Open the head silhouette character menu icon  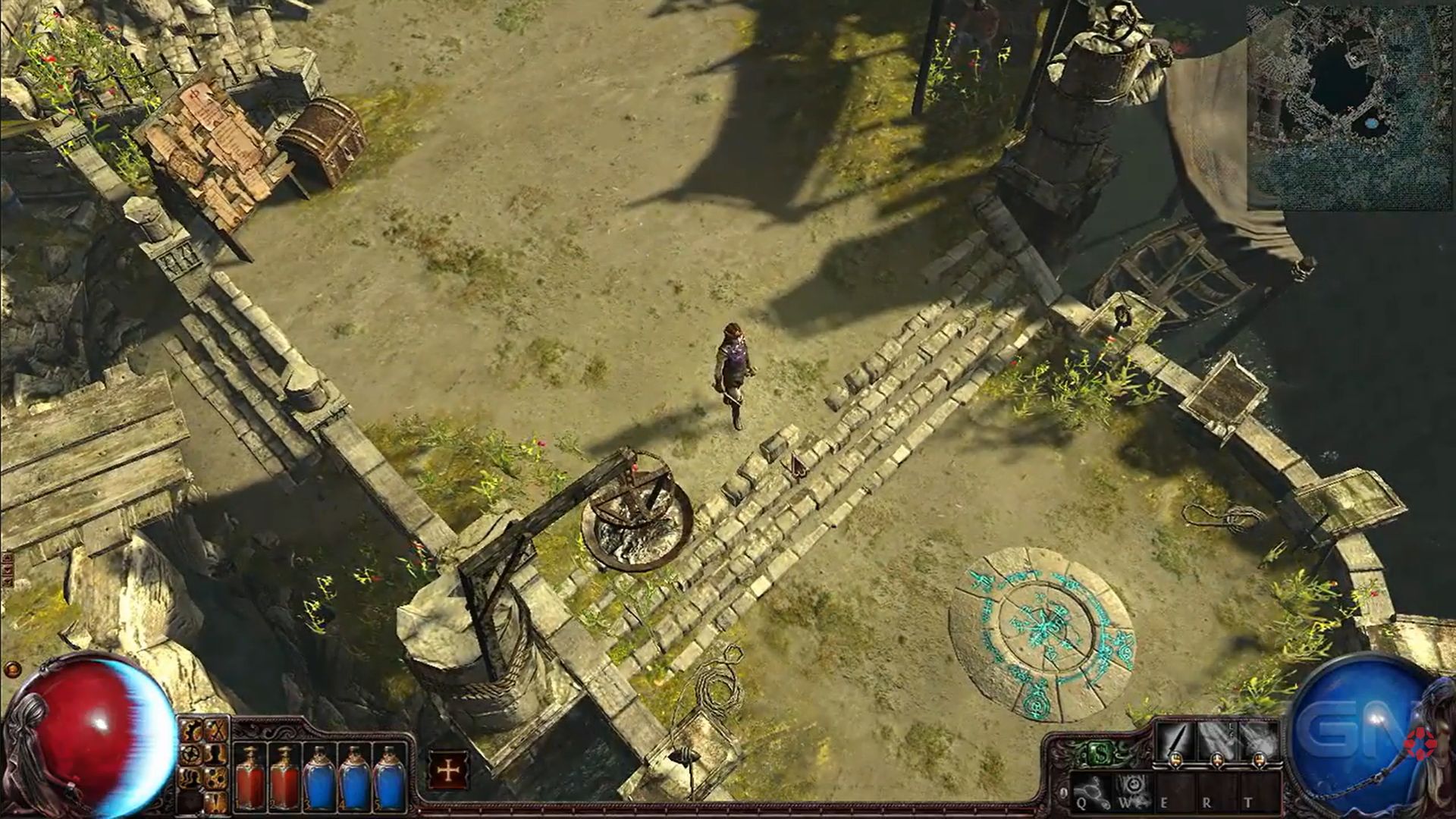coord(216,755)
